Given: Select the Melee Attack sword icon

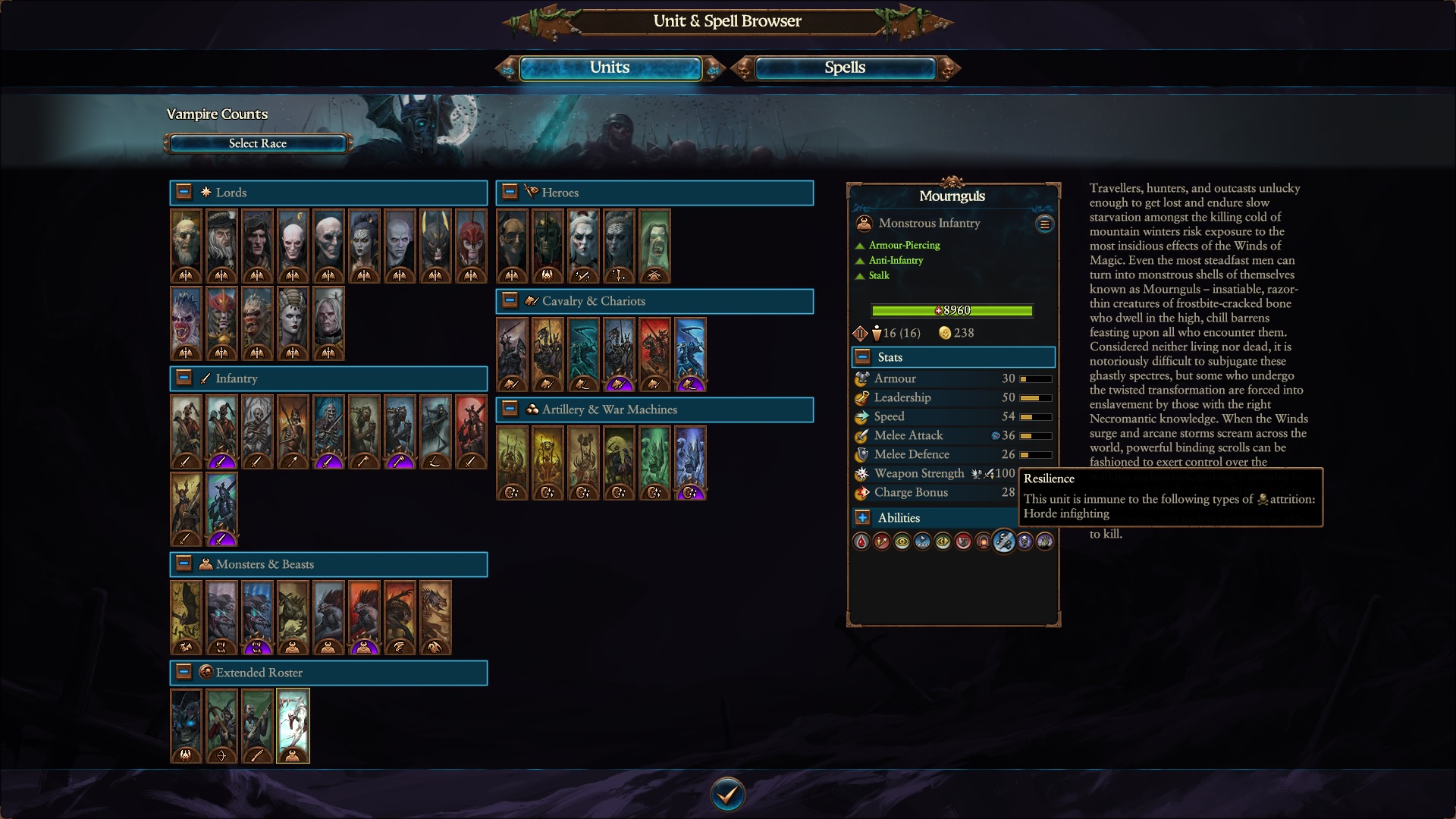Looking at the screenshot, I should (861, 435).
